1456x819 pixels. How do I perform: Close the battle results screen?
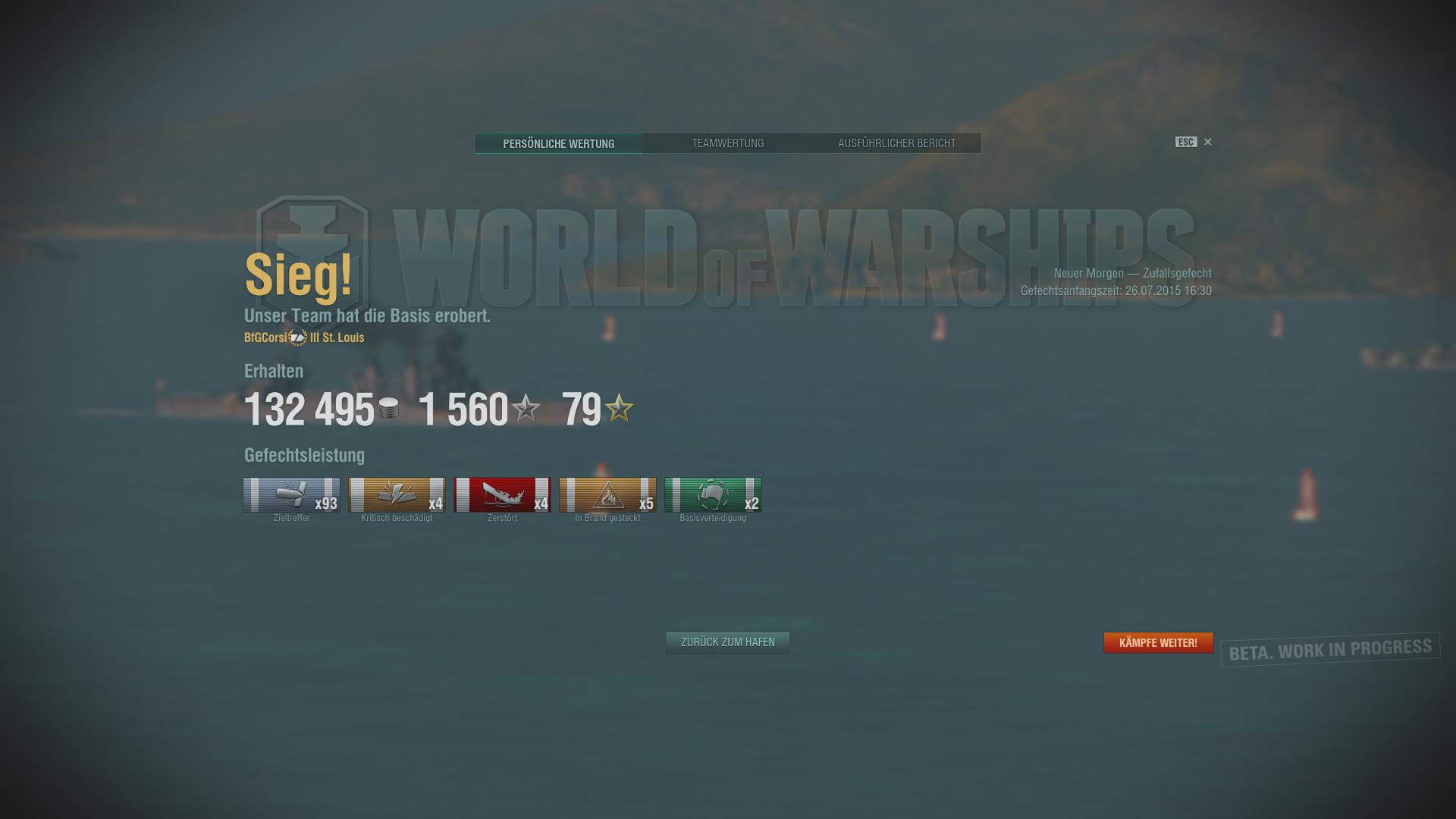(1208, 142)
